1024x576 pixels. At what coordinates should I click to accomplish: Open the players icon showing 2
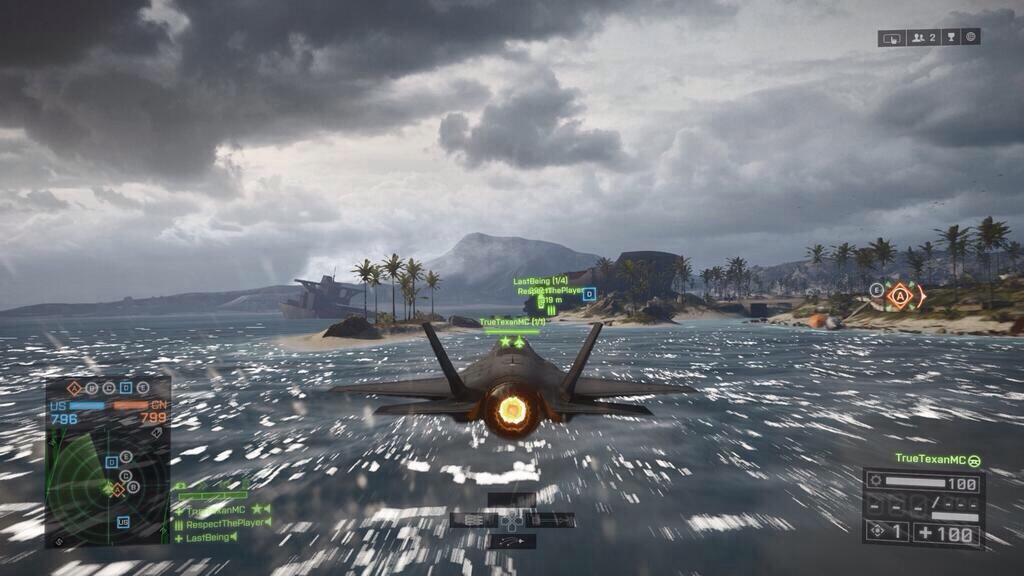[923, 38]
